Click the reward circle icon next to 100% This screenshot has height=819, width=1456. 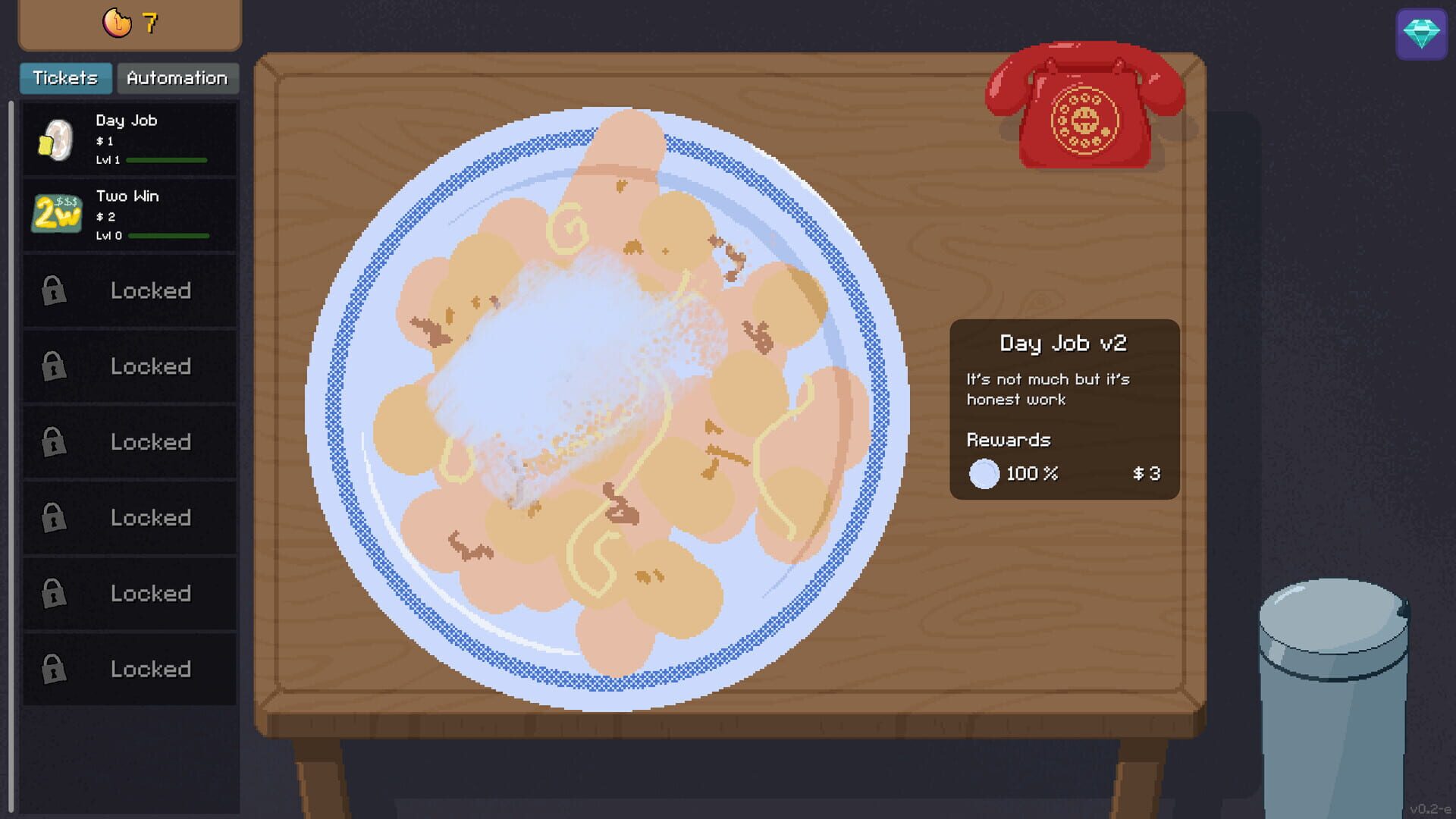[984, 473]
